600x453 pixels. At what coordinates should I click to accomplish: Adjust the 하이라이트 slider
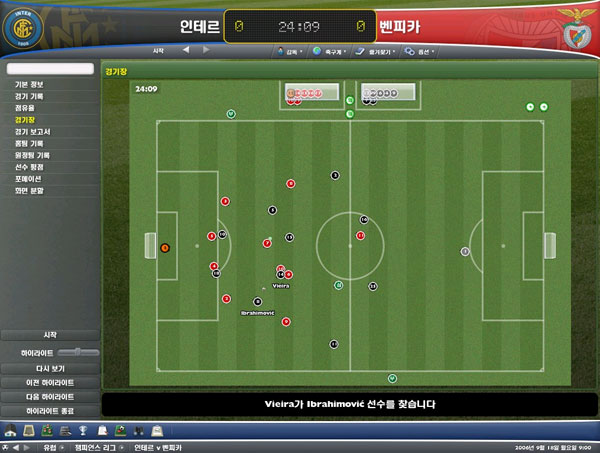[77, 352]
